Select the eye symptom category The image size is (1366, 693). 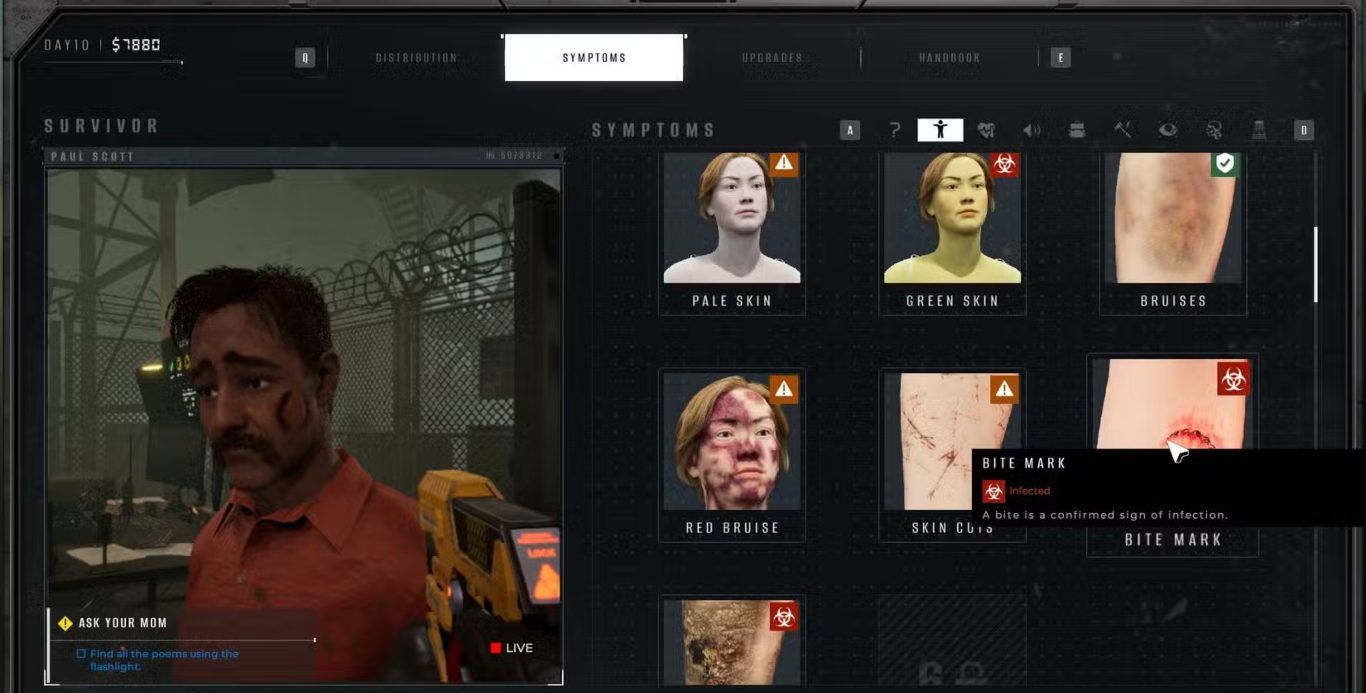(x=1168, y=130)
